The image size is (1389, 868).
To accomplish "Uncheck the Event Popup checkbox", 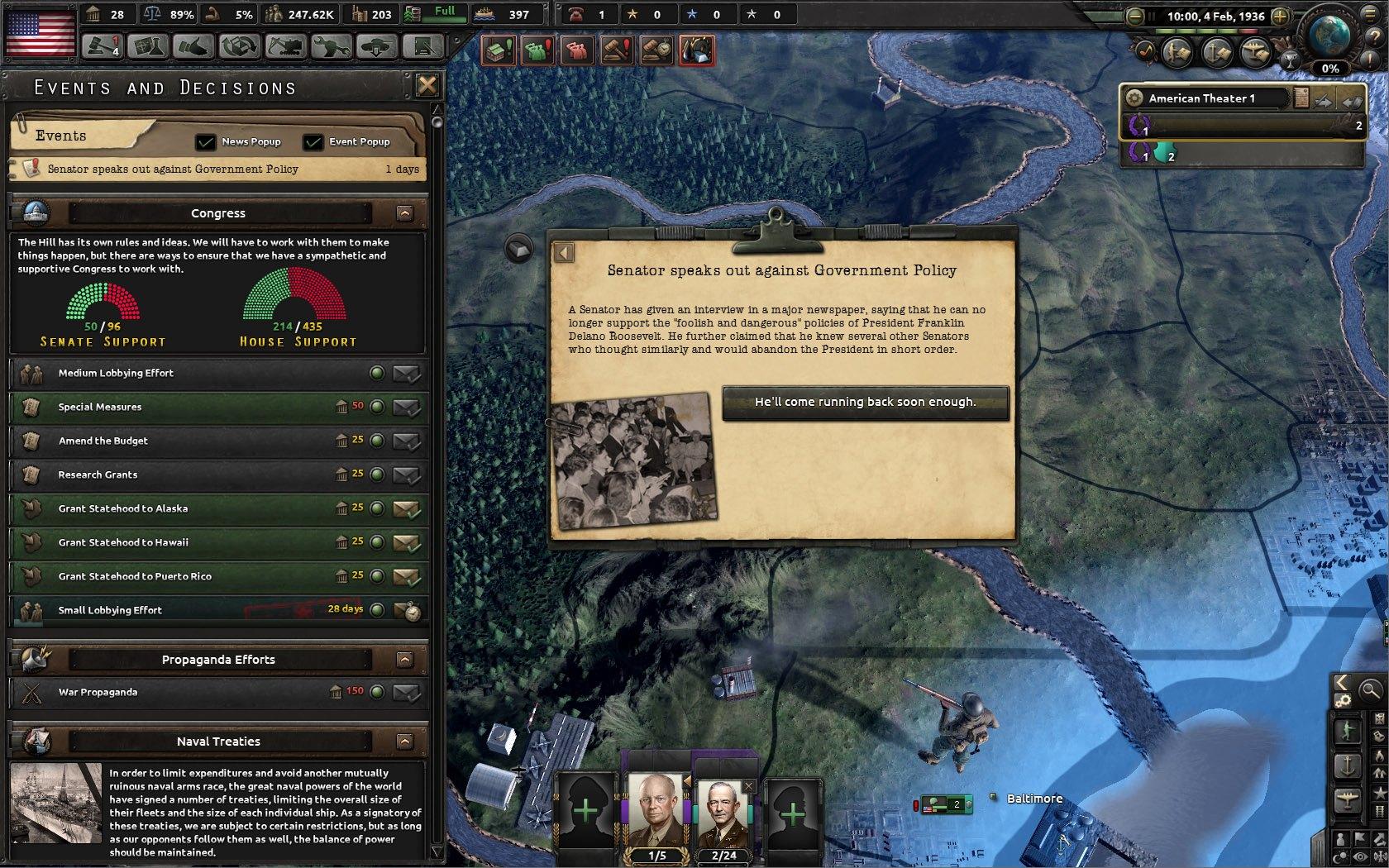I will point(312,141).
